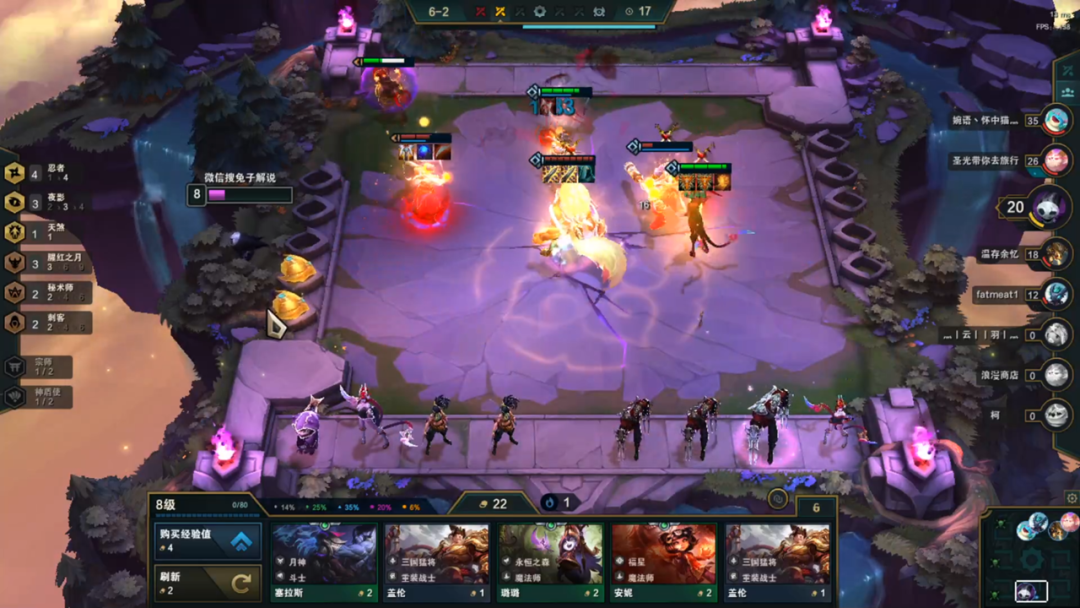1080x608 pixels.
Task: Inspect the 天煞 trait entry
Action: point(47,232)
